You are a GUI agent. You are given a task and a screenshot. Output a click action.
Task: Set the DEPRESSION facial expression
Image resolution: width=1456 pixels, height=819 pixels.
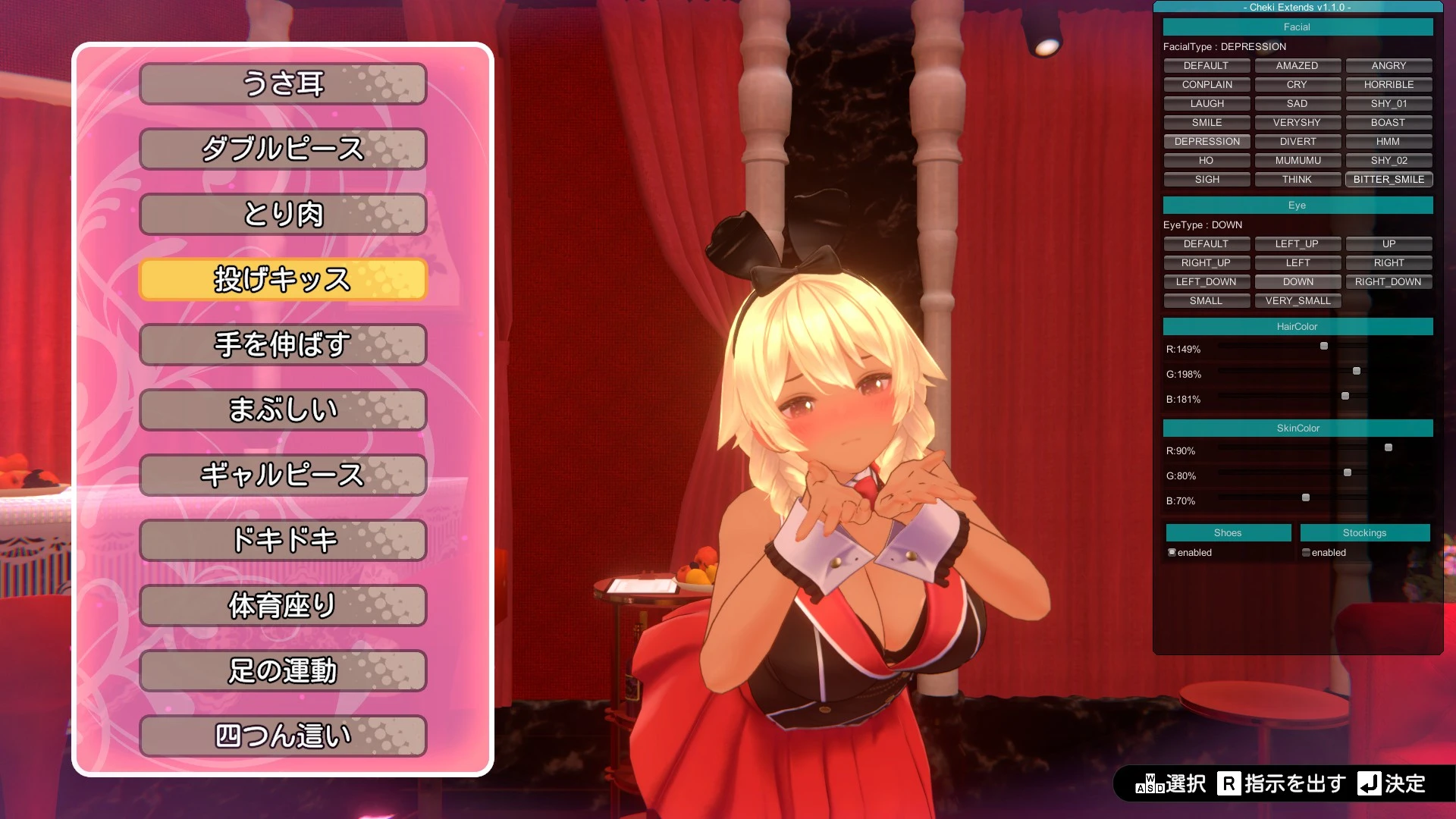coord(1207,141)
